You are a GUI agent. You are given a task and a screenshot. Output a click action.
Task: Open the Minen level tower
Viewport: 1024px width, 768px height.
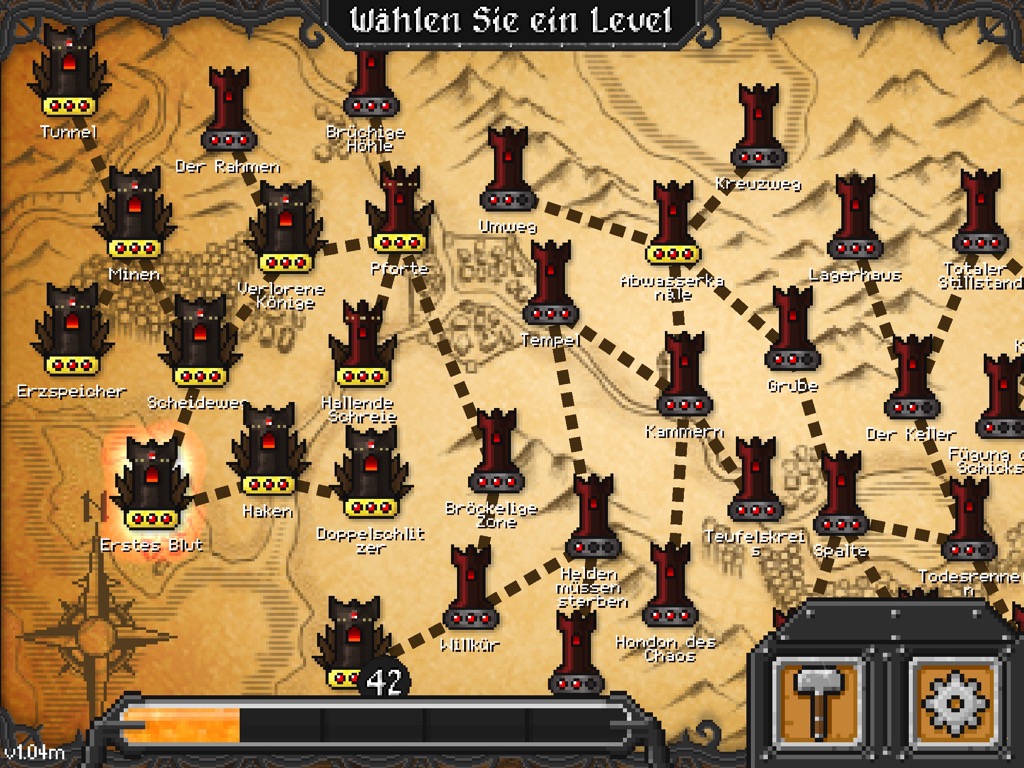[134, 214]
